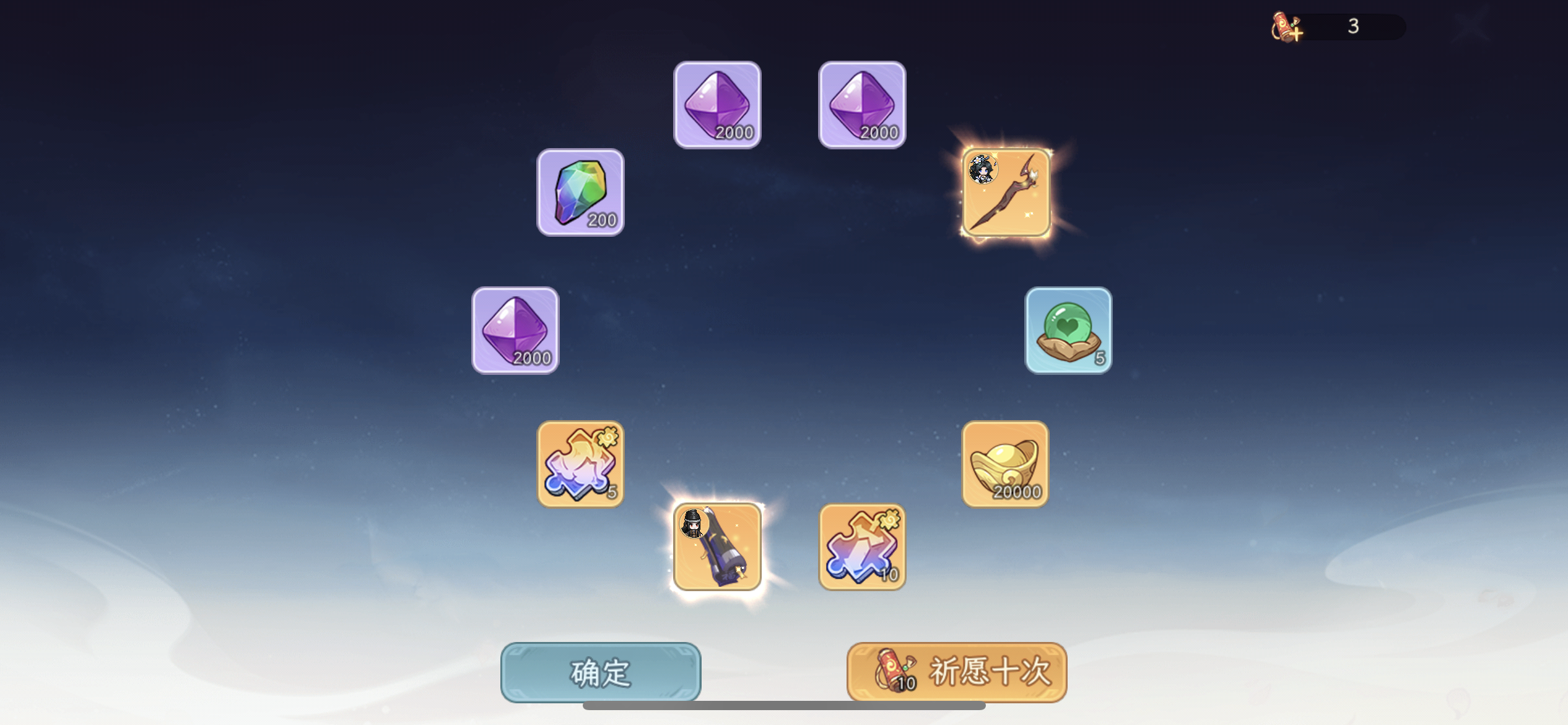Click the puzzle piece fragment showing 10

(x=861, y=548)
